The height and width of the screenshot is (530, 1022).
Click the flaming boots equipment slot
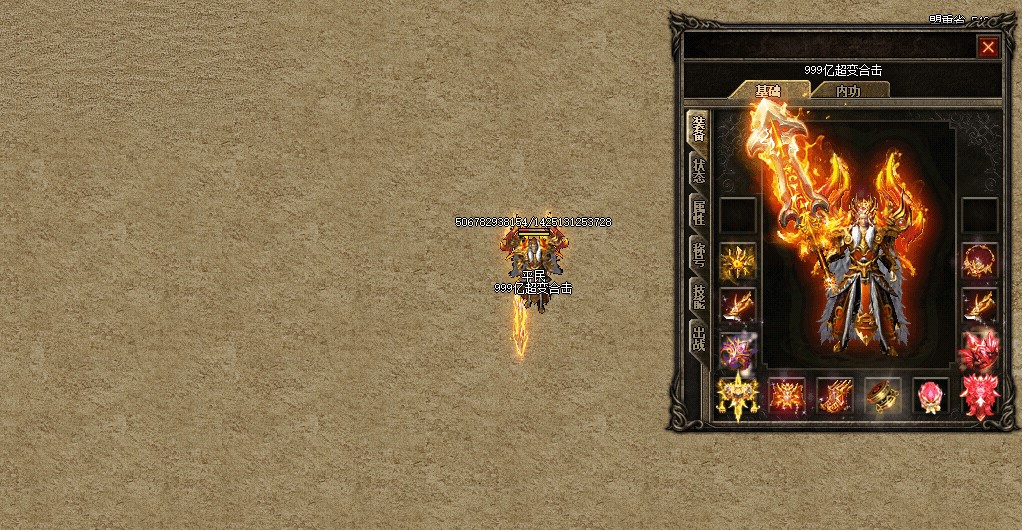click(x=834, y=396)
